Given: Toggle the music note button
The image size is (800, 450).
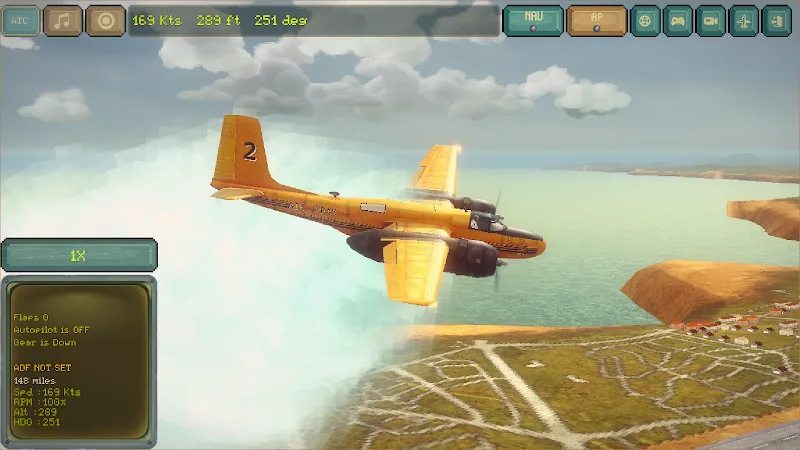Looking at the screenshot, I should pos(63,20).
